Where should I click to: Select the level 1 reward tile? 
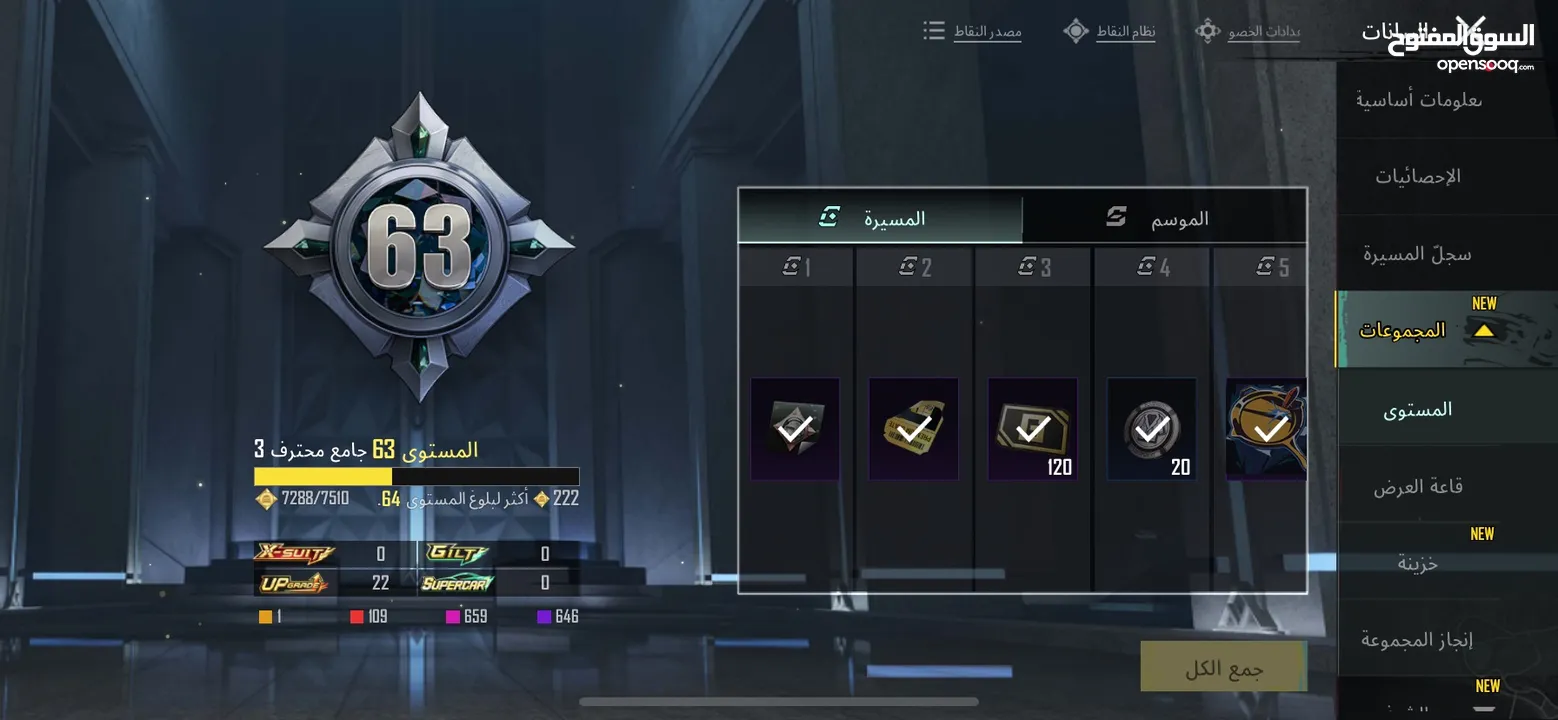click(795, 429)
